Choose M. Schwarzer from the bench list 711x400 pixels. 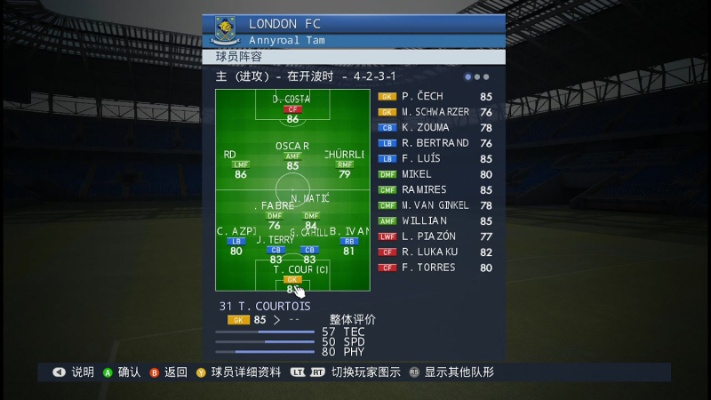tap(436, 112)
